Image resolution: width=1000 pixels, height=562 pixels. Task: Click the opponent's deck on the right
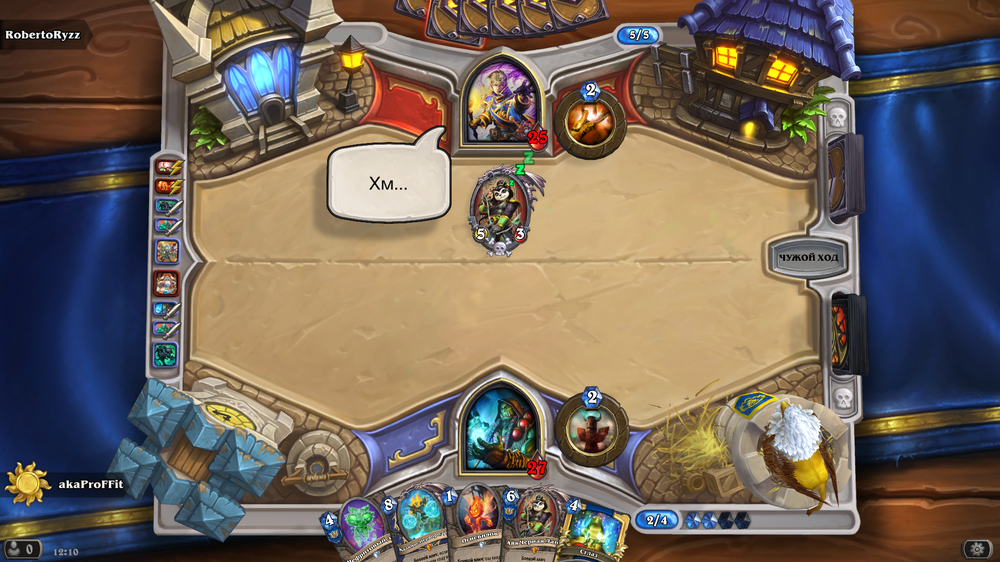tap(846, 178)
